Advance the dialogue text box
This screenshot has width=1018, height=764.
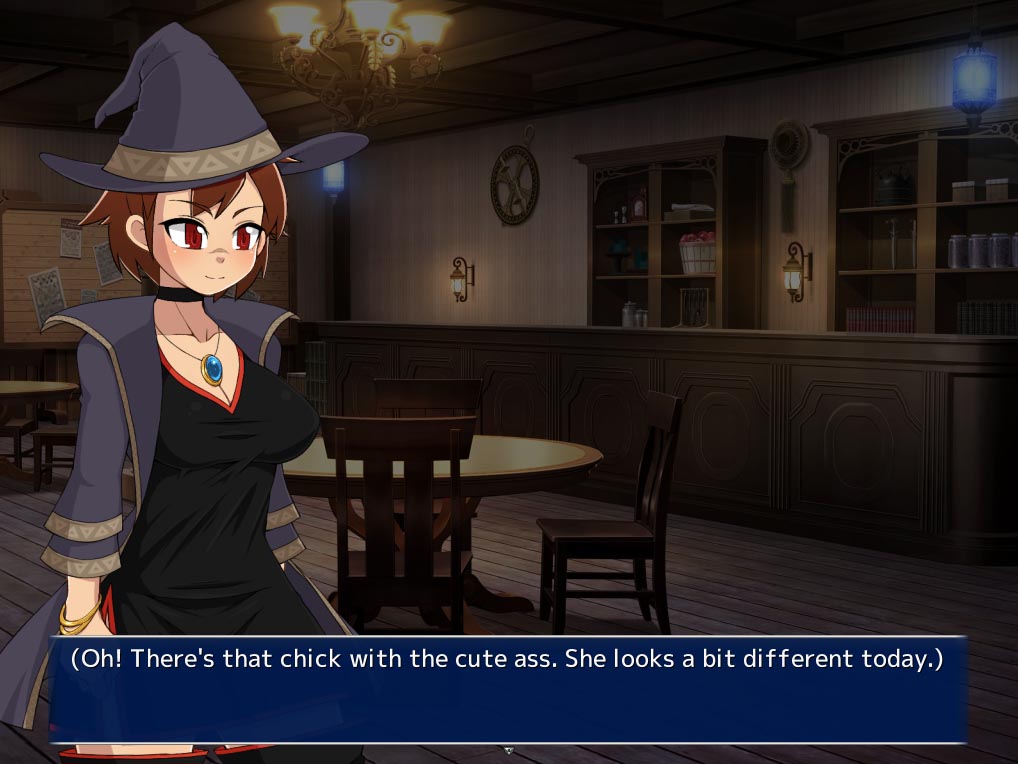tap(508, 689)
